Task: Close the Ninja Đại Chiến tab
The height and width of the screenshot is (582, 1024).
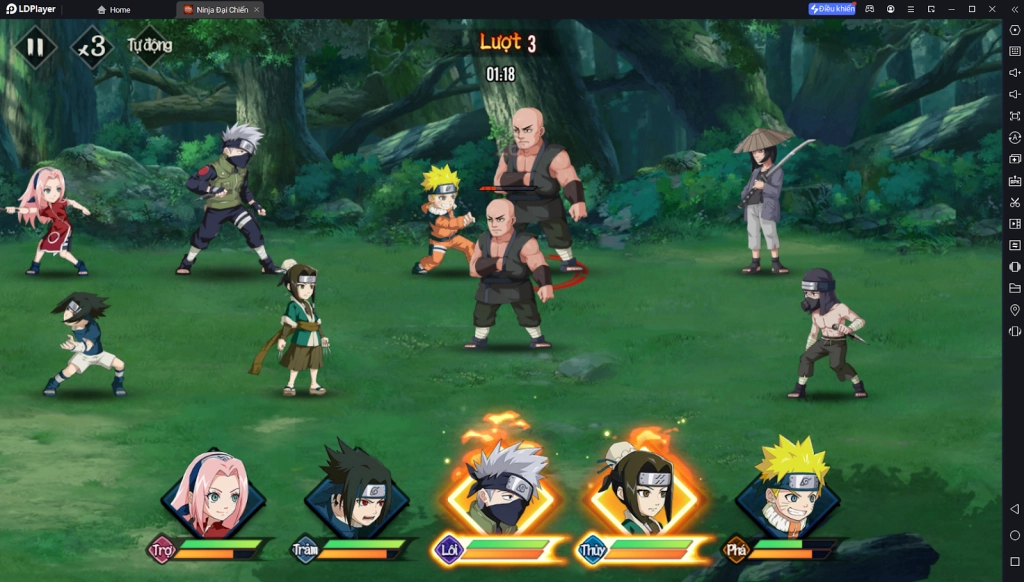Action: pyautogui.click(x=257, y=9)
